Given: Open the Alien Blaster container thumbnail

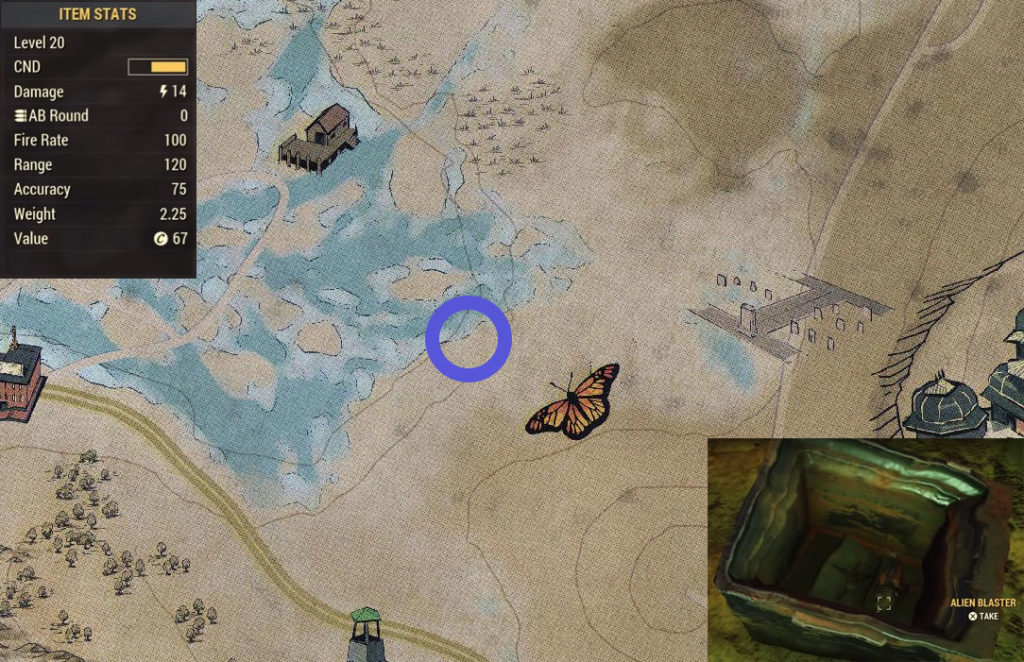Looking at the screenshot, I should [x=865, y=549].
